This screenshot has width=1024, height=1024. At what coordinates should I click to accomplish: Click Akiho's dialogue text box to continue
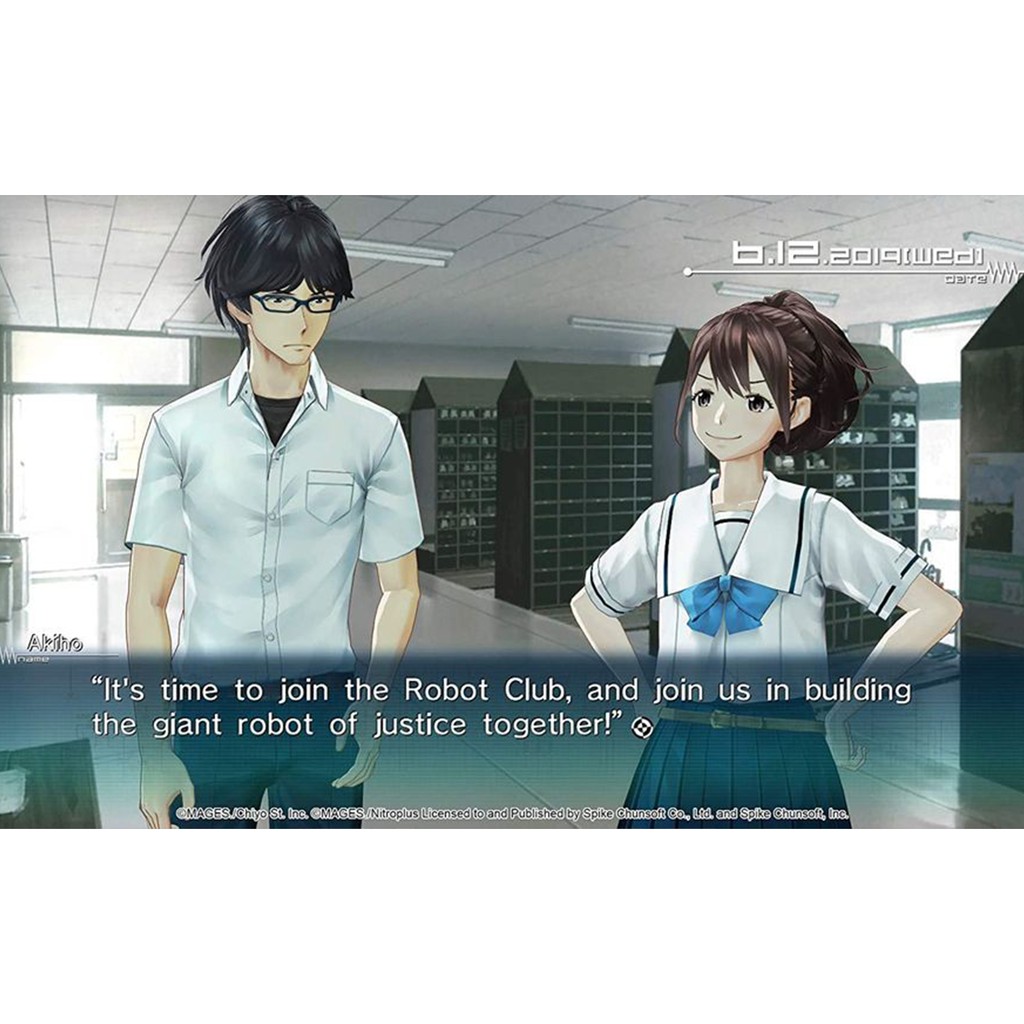tap(500, 707)
